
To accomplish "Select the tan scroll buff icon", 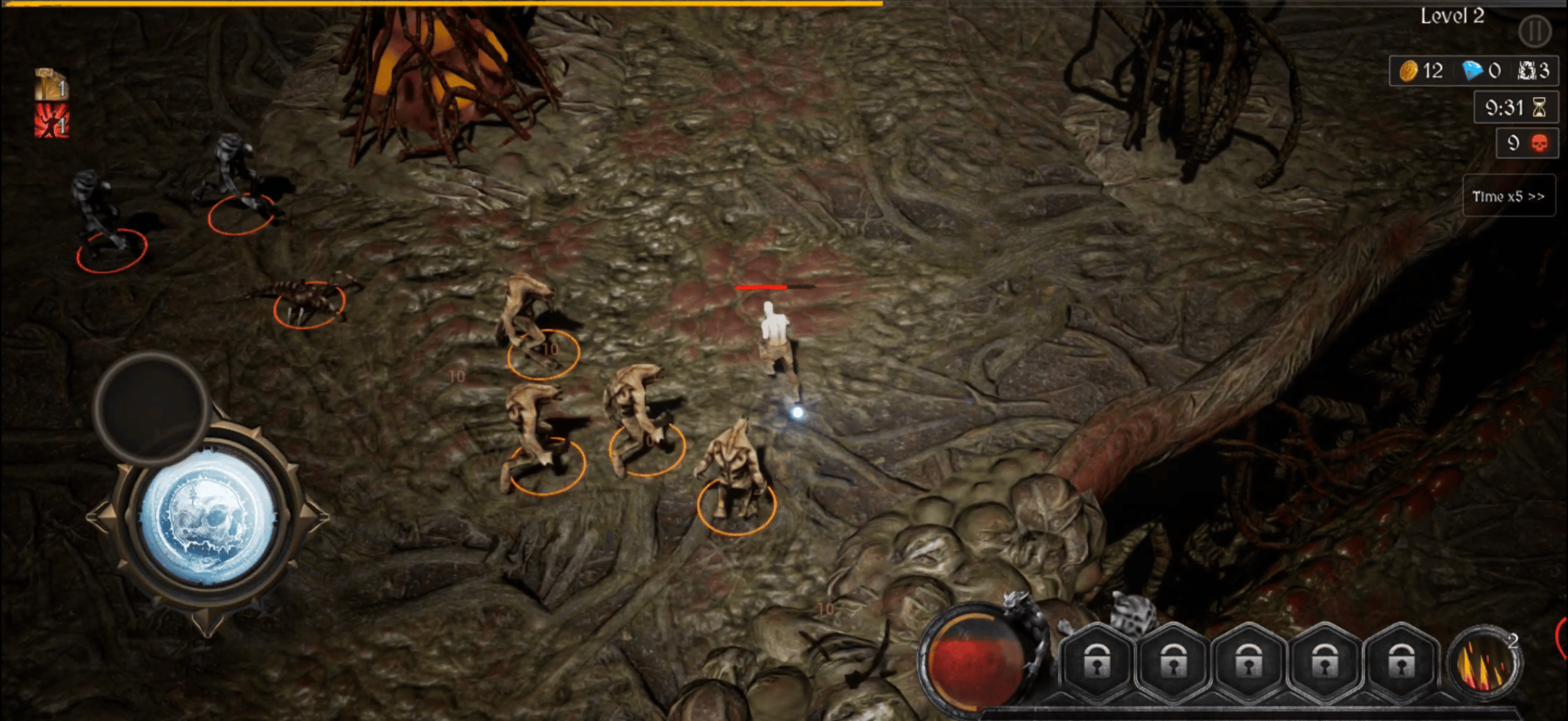I will (x=51, y=84).
